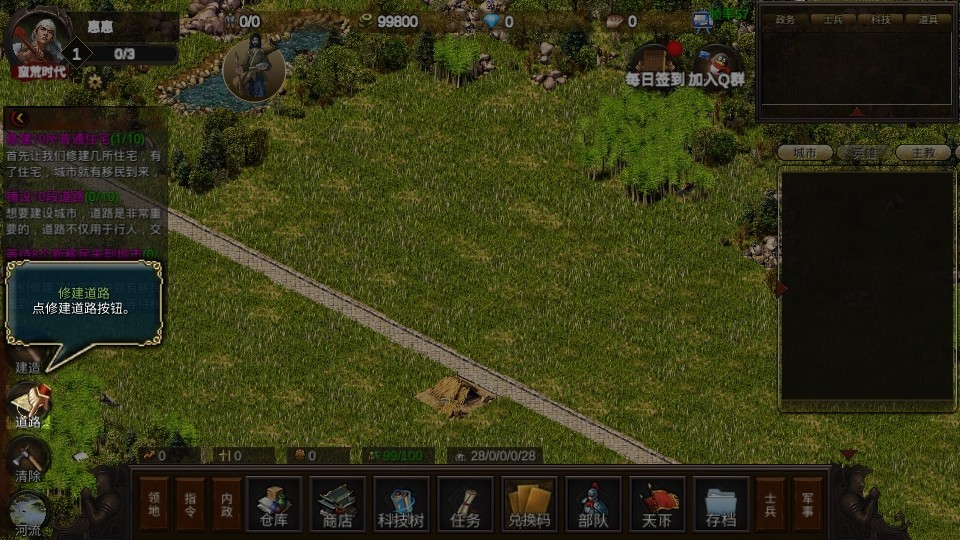Click the 道路 road-building button
This screenshot has height=540, width=960.
coord(28,405)
